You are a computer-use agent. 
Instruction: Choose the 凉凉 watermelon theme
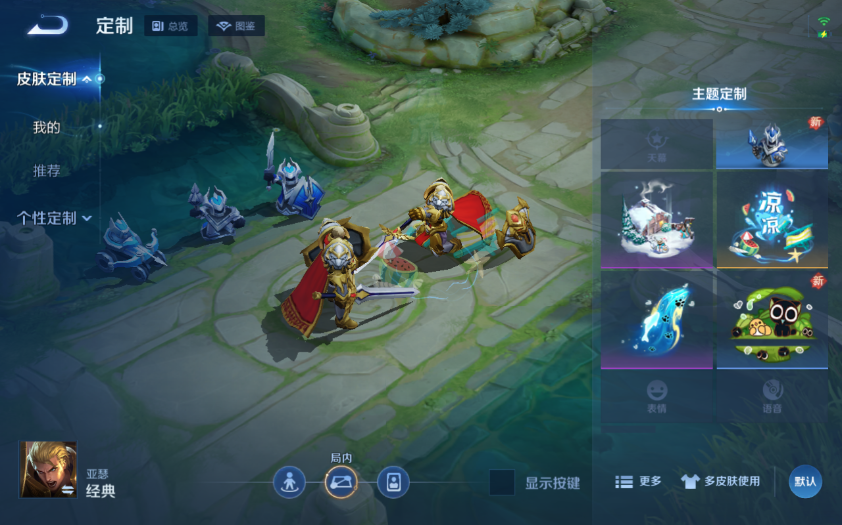(771, 219)
